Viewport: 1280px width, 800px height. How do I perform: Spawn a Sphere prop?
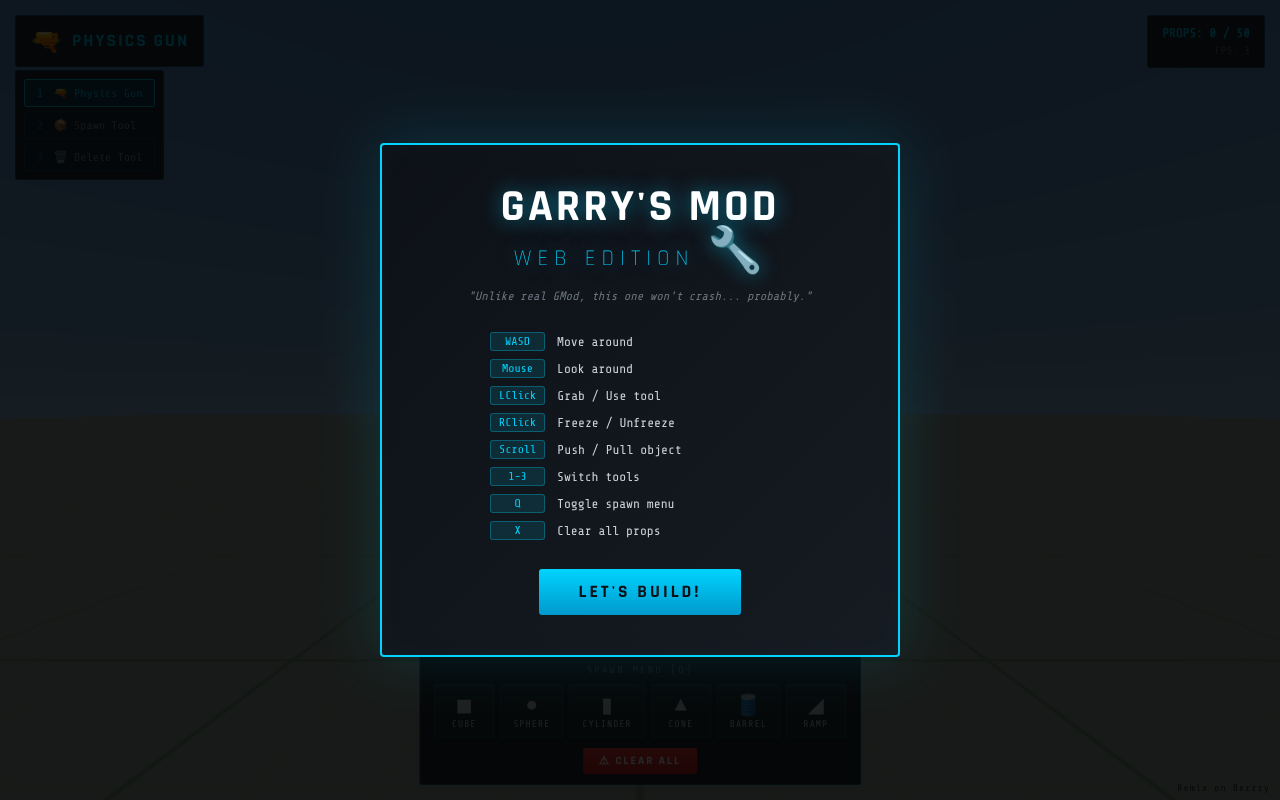531,710
